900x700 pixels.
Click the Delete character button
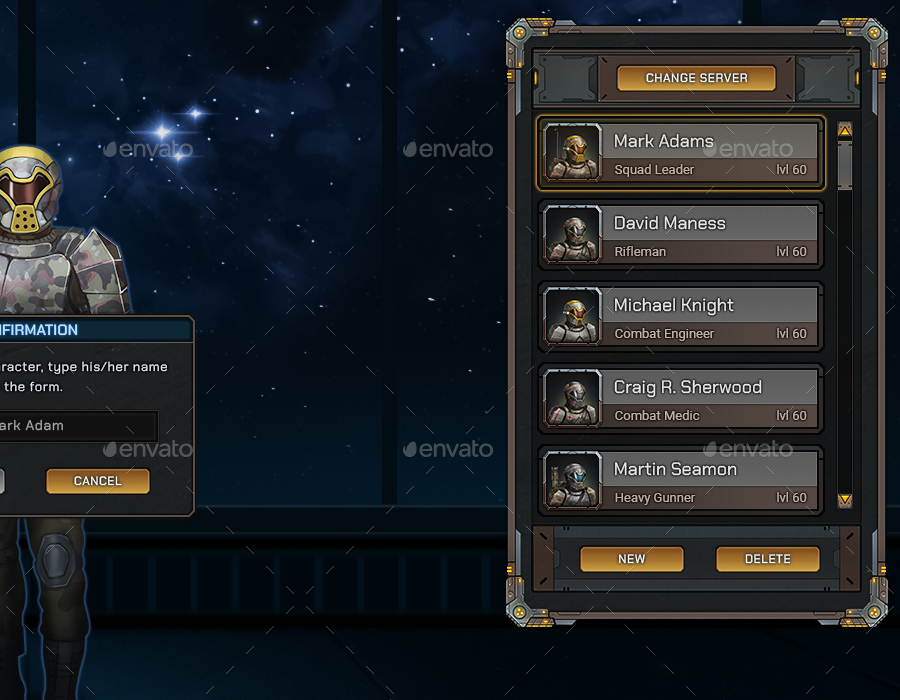pyautogui.click(x=768, y=559)
